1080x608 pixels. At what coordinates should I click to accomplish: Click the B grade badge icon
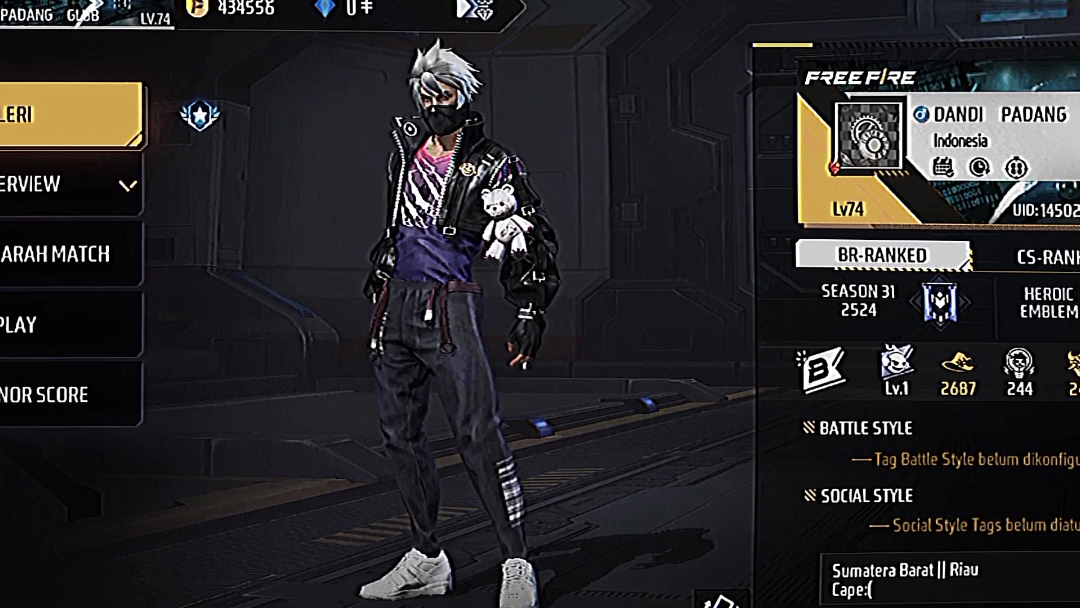pyautogui.click(x=823, y=370)
